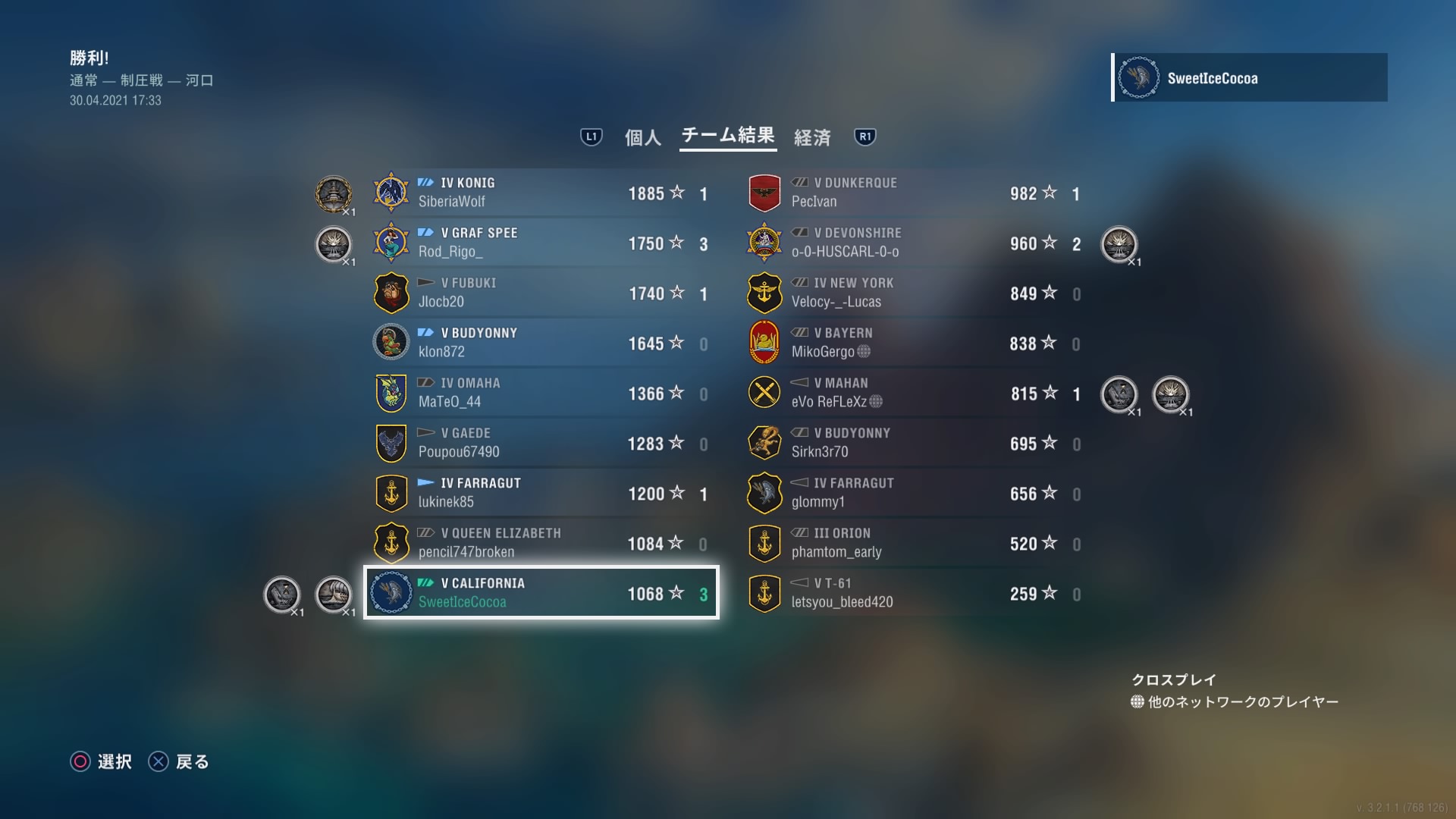The image size is (1456, 819).
Task: Open the 経済 tab
Action: coord(812,137)
